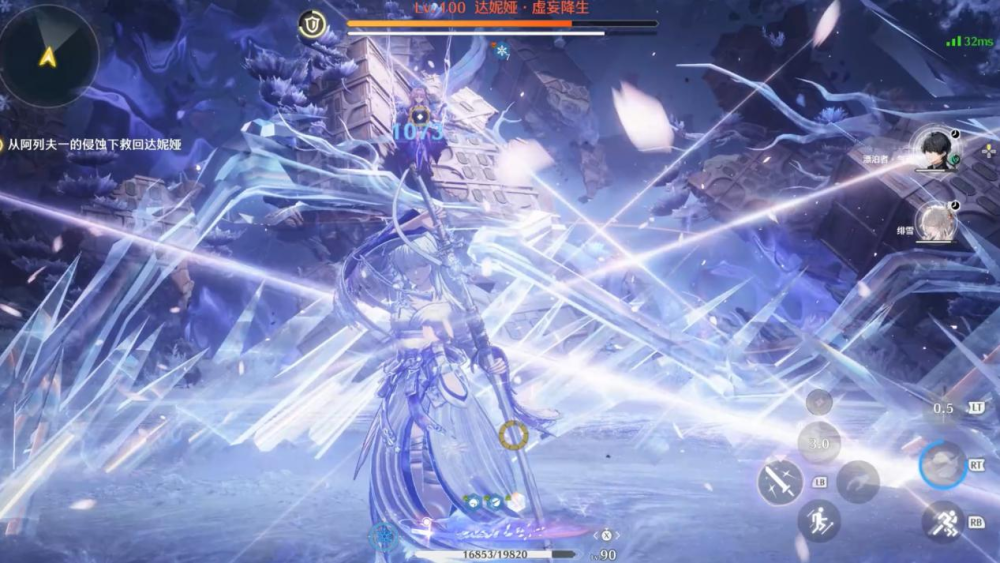This screenshot has width=1000, height=563.
Task: Open the circular minimap
Action: [x=48, y=54]
